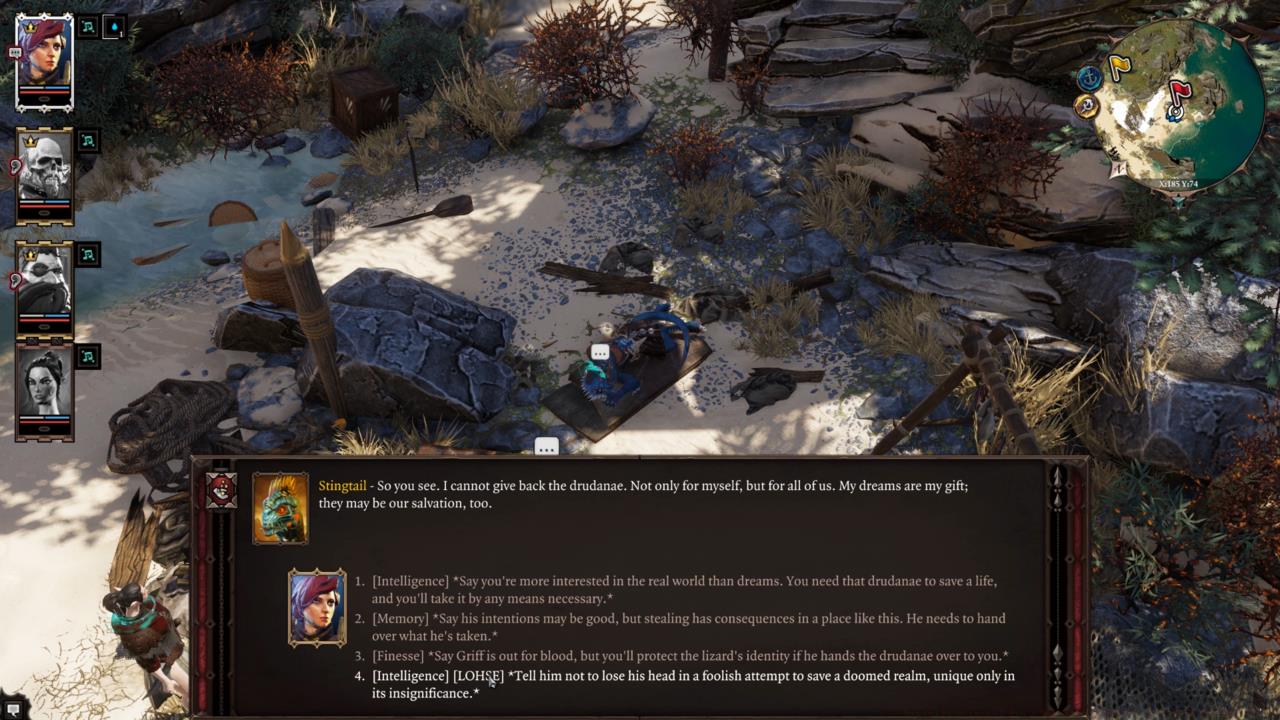Click the water droplet status icon near Lohse's portrait

coord(113,27)
